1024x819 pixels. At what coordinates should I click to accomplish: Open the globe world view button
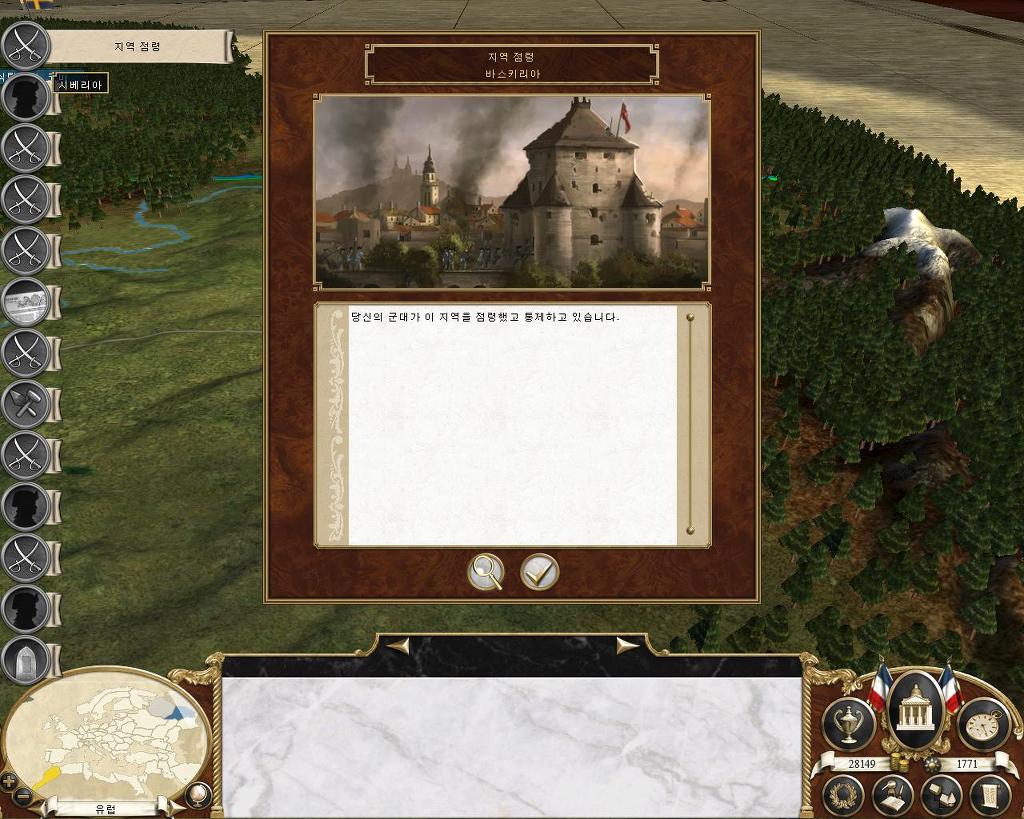coord(198,796)
